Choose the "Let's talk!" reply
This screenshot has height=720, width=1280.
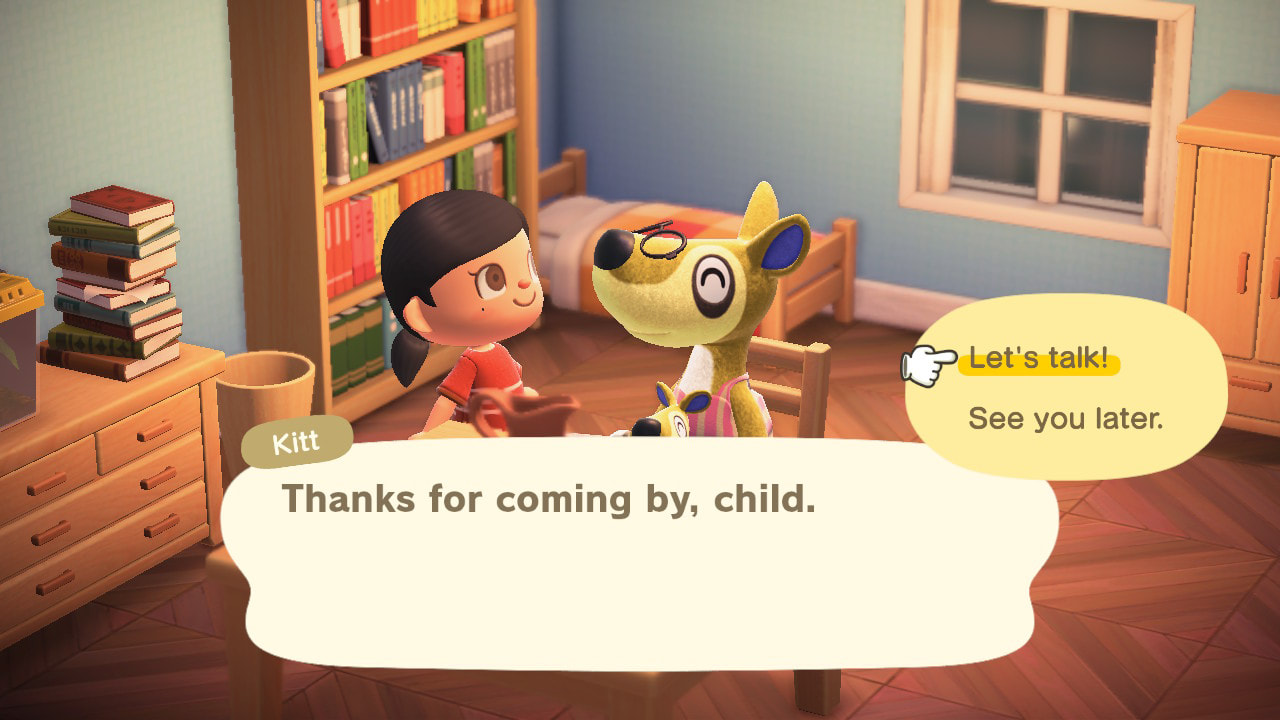[1038, 360]
